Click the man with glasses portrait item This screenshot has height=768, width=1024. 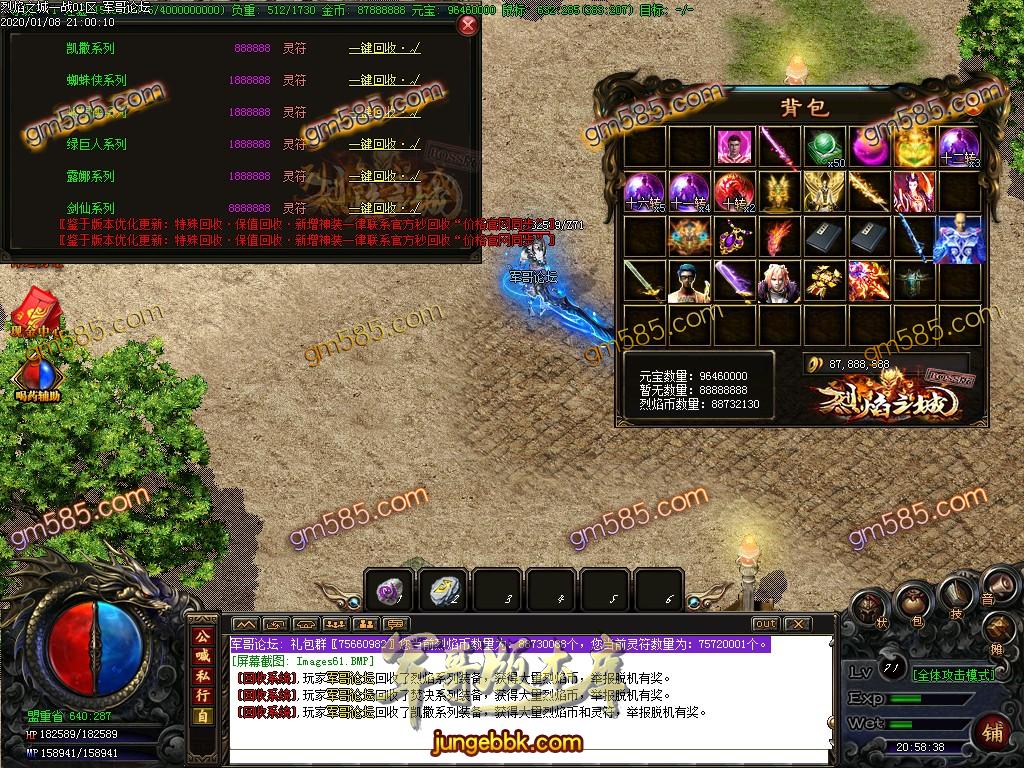(x=686, y=282)
